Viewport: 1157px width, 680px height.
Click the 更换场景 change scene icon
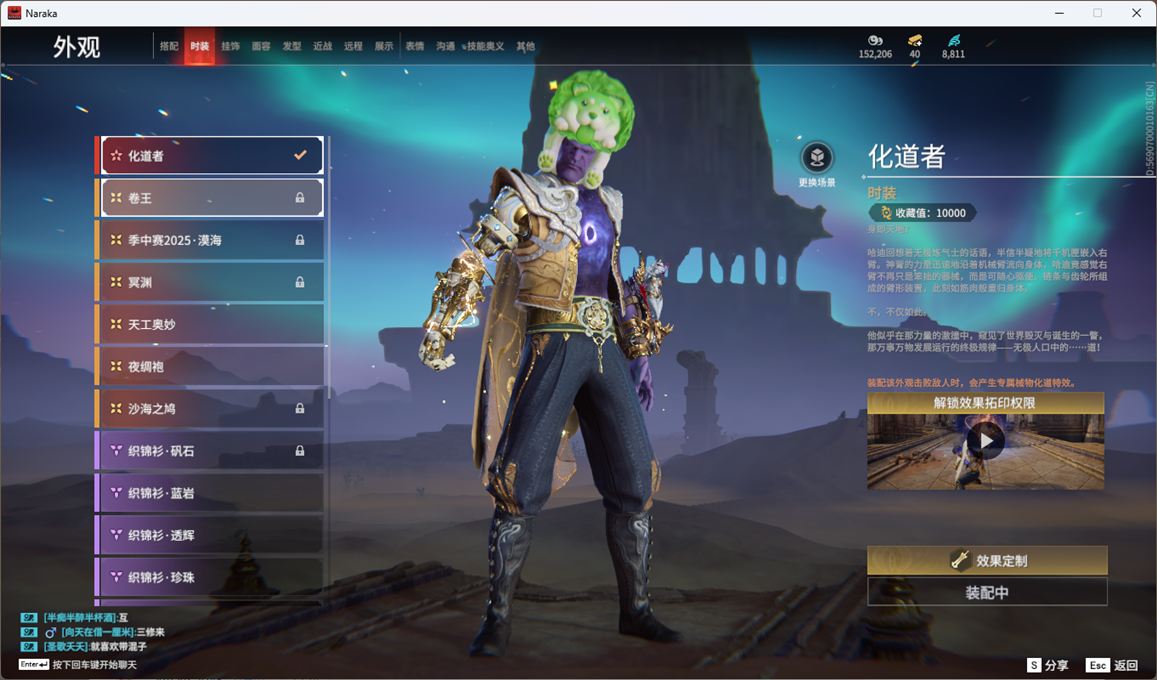[817, 158]
